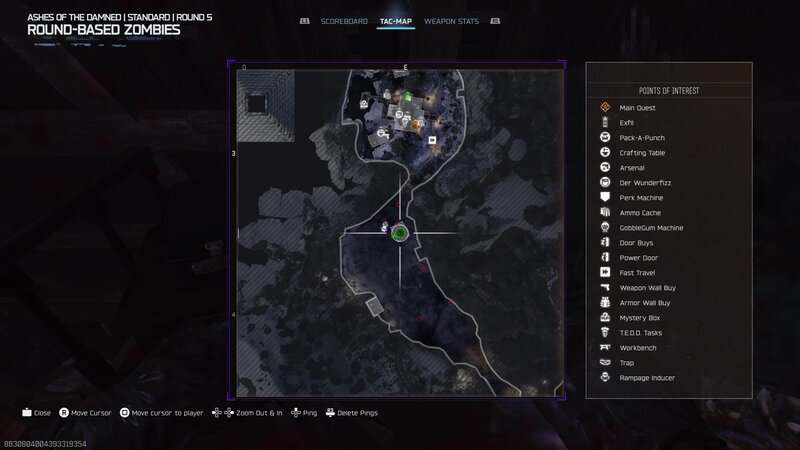Choose the Weapon Wall Buy legend entry
Image resolution: width=800 pixels, height=450 pixels.
point(646,288)
